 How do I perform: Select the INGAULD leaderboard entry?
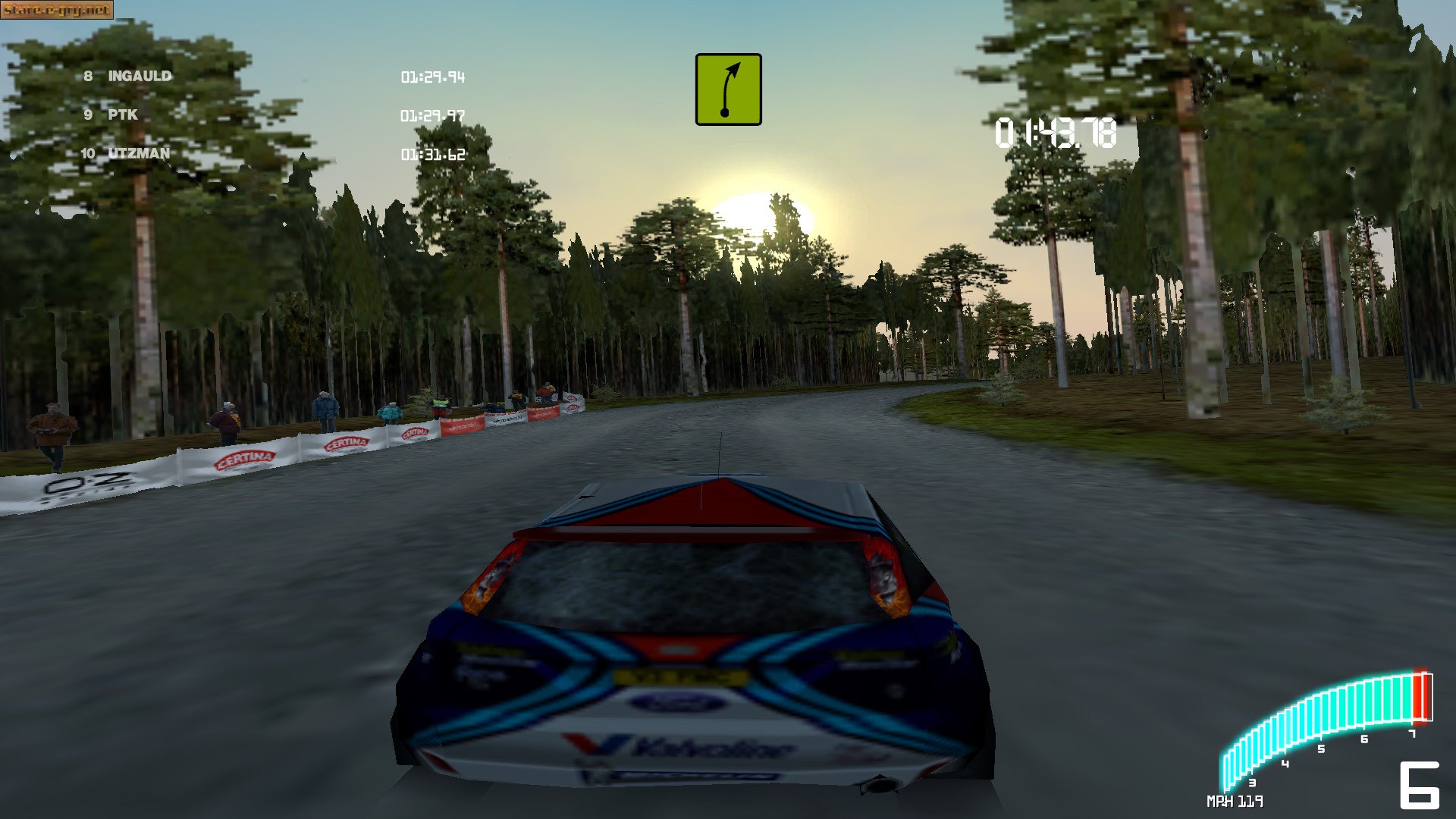pyautogui.click(x=140, y=76)
